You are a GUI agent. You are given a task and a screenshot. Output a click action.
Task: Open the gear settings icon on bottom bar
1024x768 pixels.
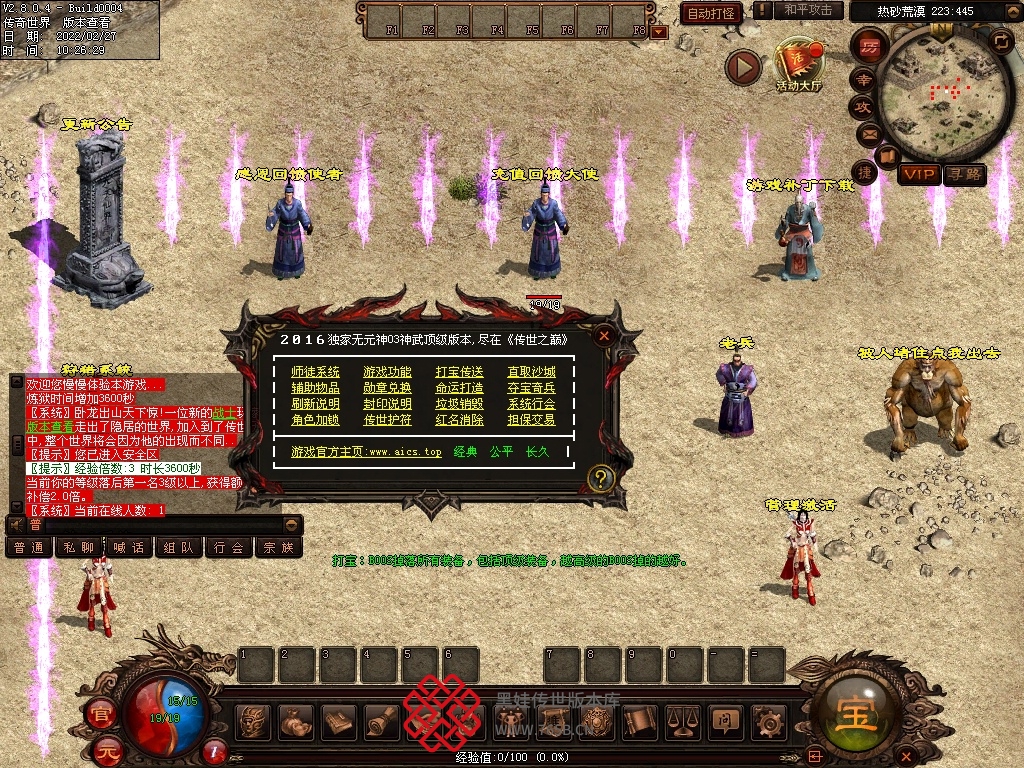click(x=768, y=720)
